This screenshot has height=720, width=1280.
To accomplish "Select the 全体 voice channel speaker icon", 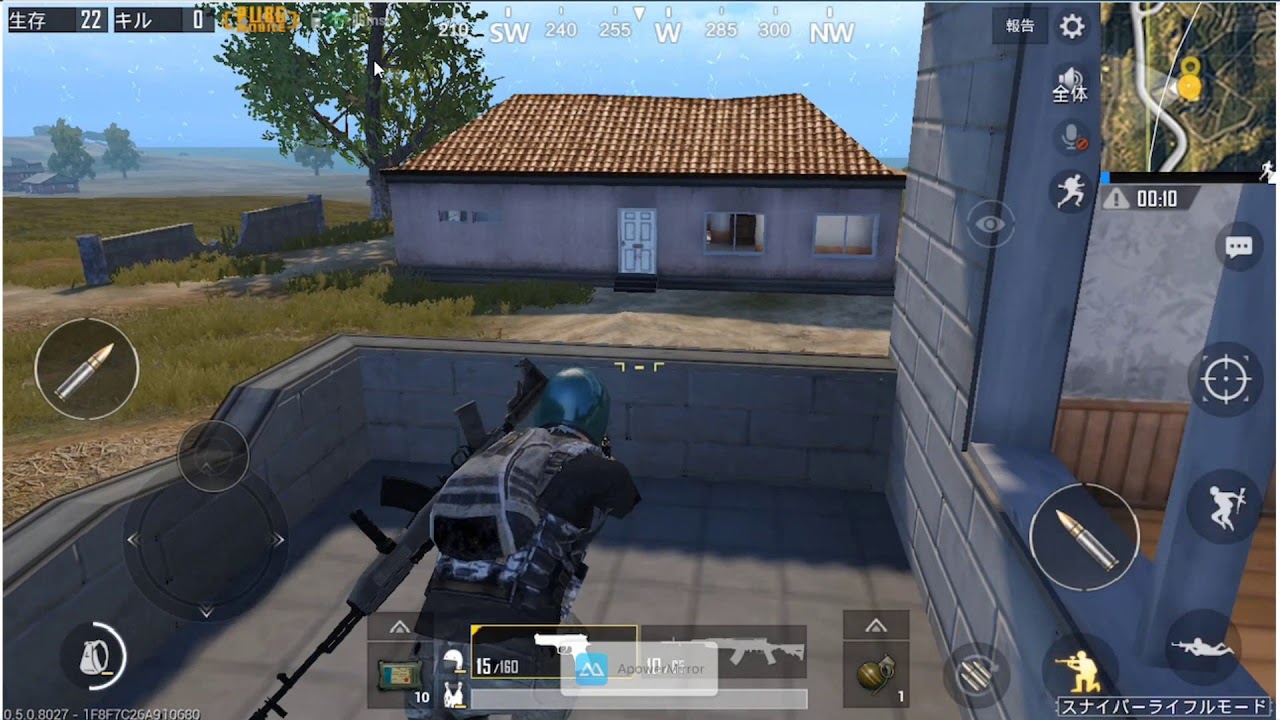I will 1070,78.
